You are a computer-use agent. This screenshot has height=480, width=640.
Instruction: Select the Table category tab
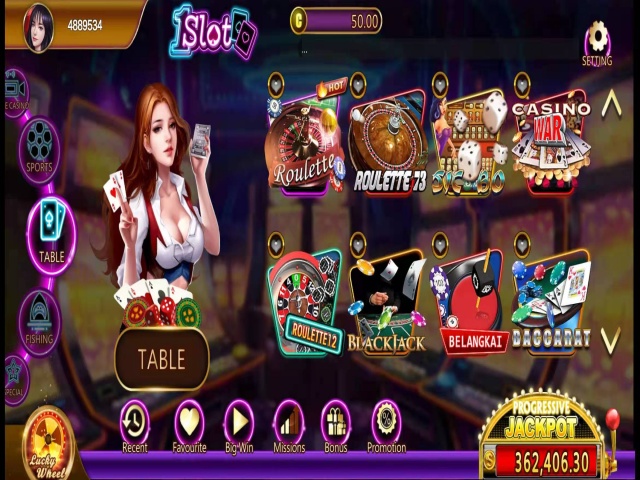(x=51, y=228)
